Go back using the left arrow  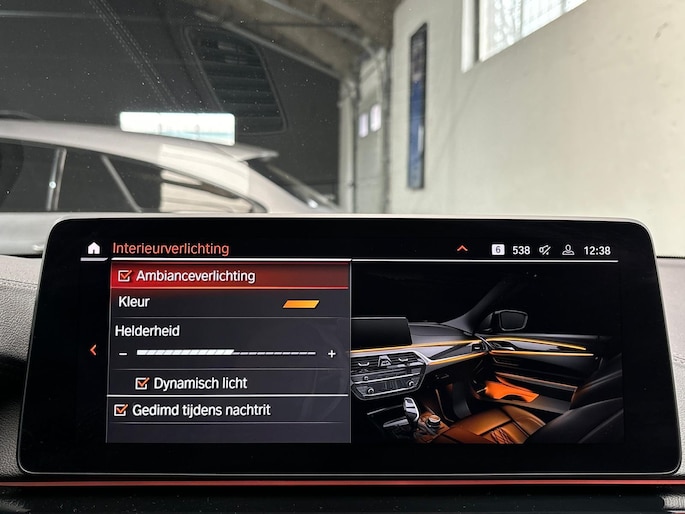(93, 350)
